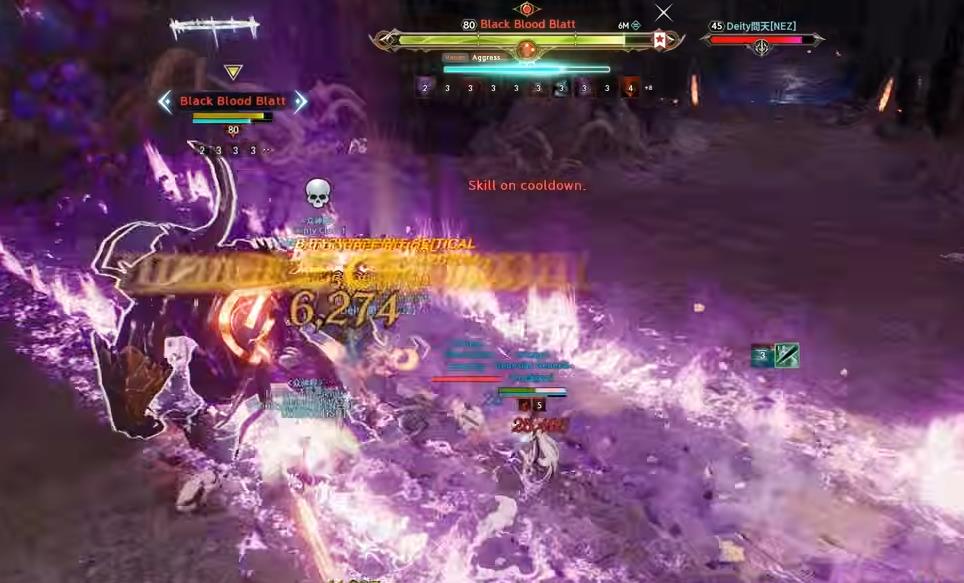
Task: Switch to previous target with left arrow
Action: pos(166,101)
